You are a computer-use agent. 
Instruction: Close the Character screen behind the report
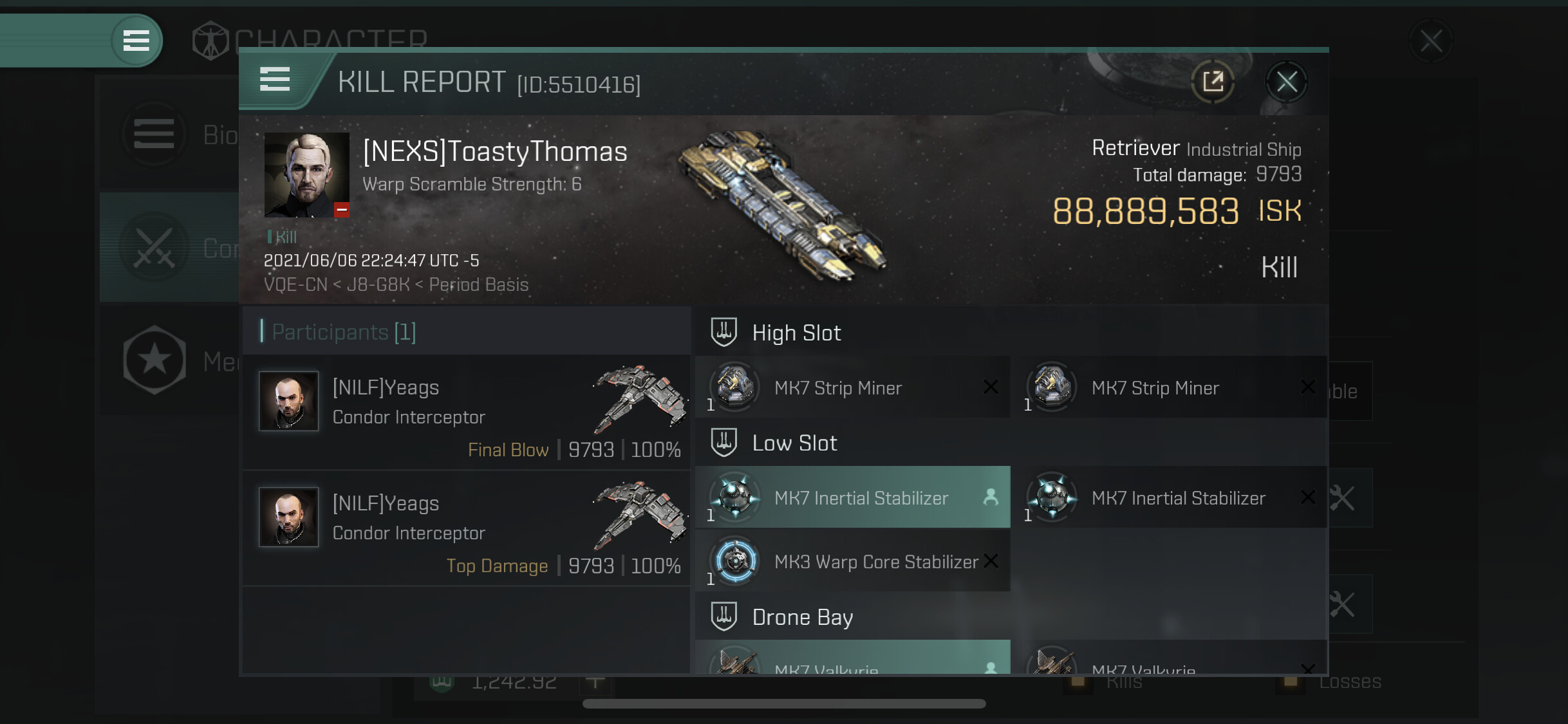tap(1431, 41)
